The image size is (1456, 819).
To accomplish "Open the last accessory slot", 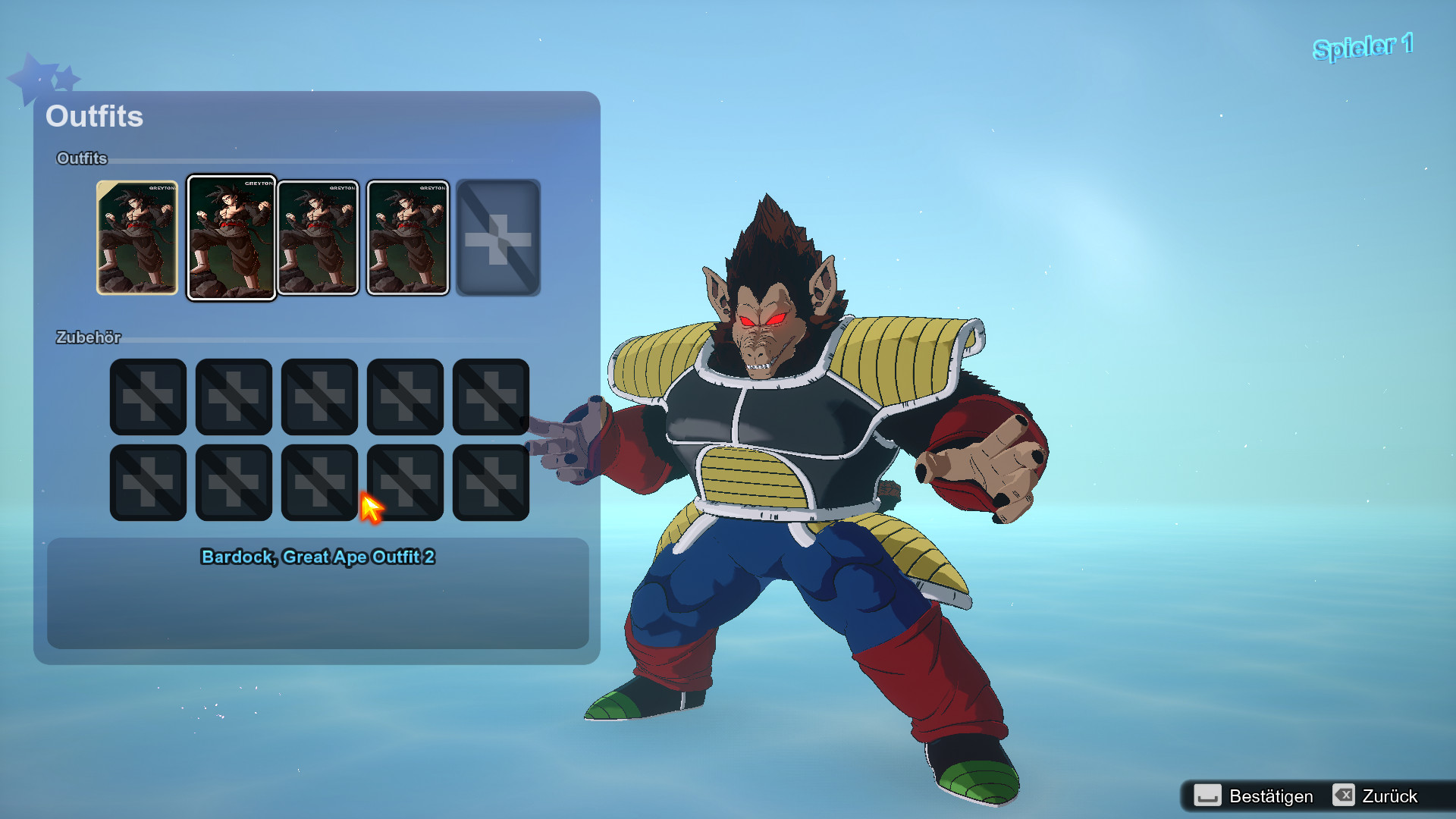I will tap(491, 482).
